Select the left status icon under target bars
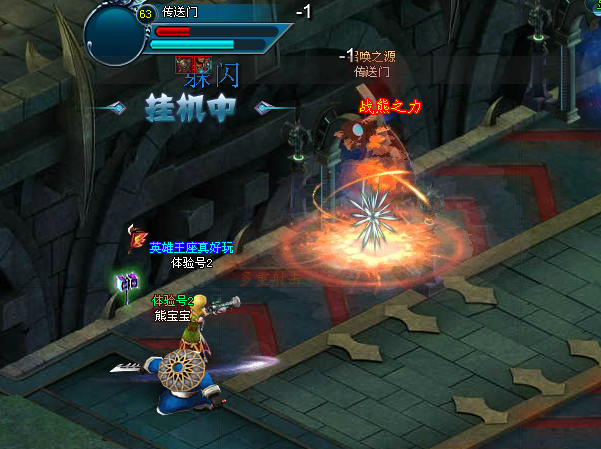The image size is (601, 449). (x=184, y=65)
